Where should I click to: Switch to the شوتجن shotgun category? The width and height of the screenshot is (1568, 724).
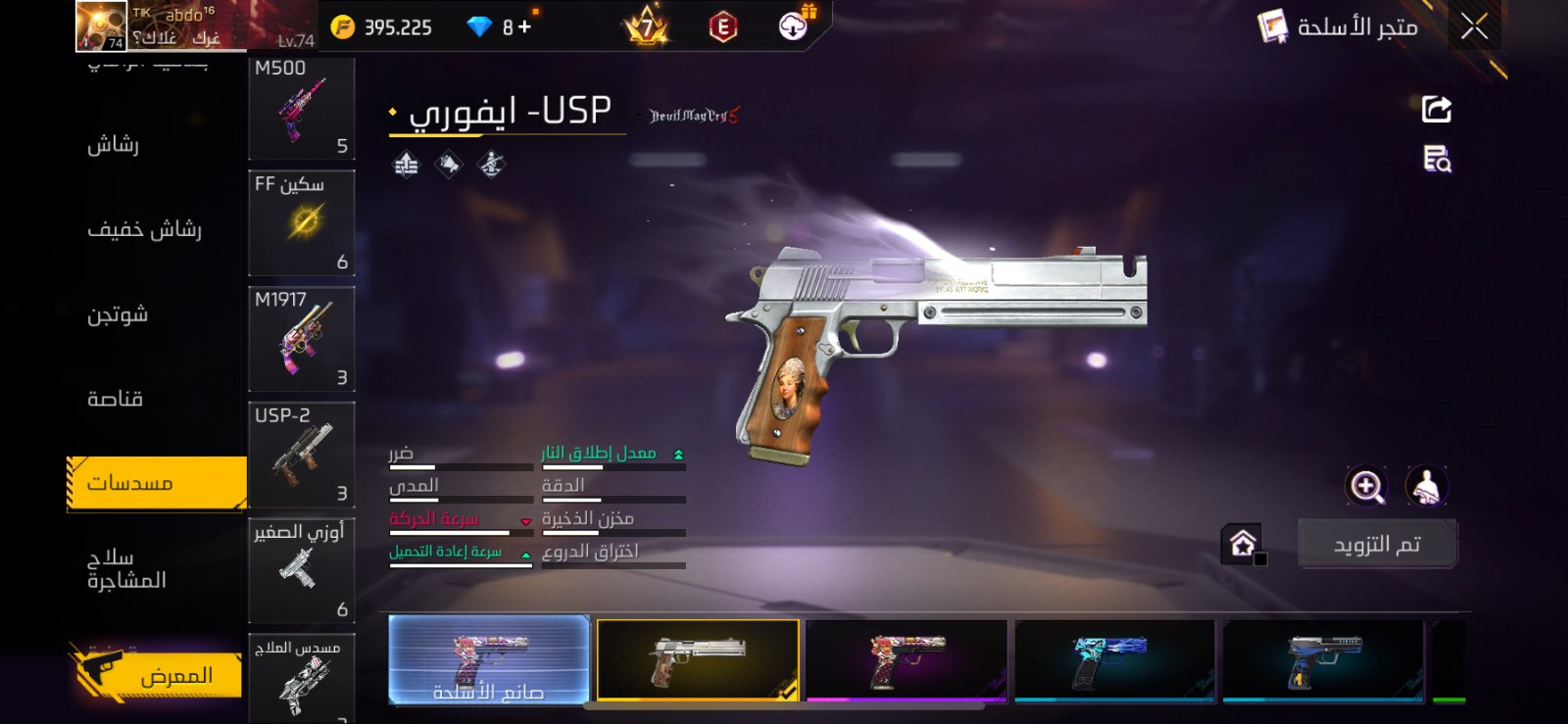click(x=118, y=314)
